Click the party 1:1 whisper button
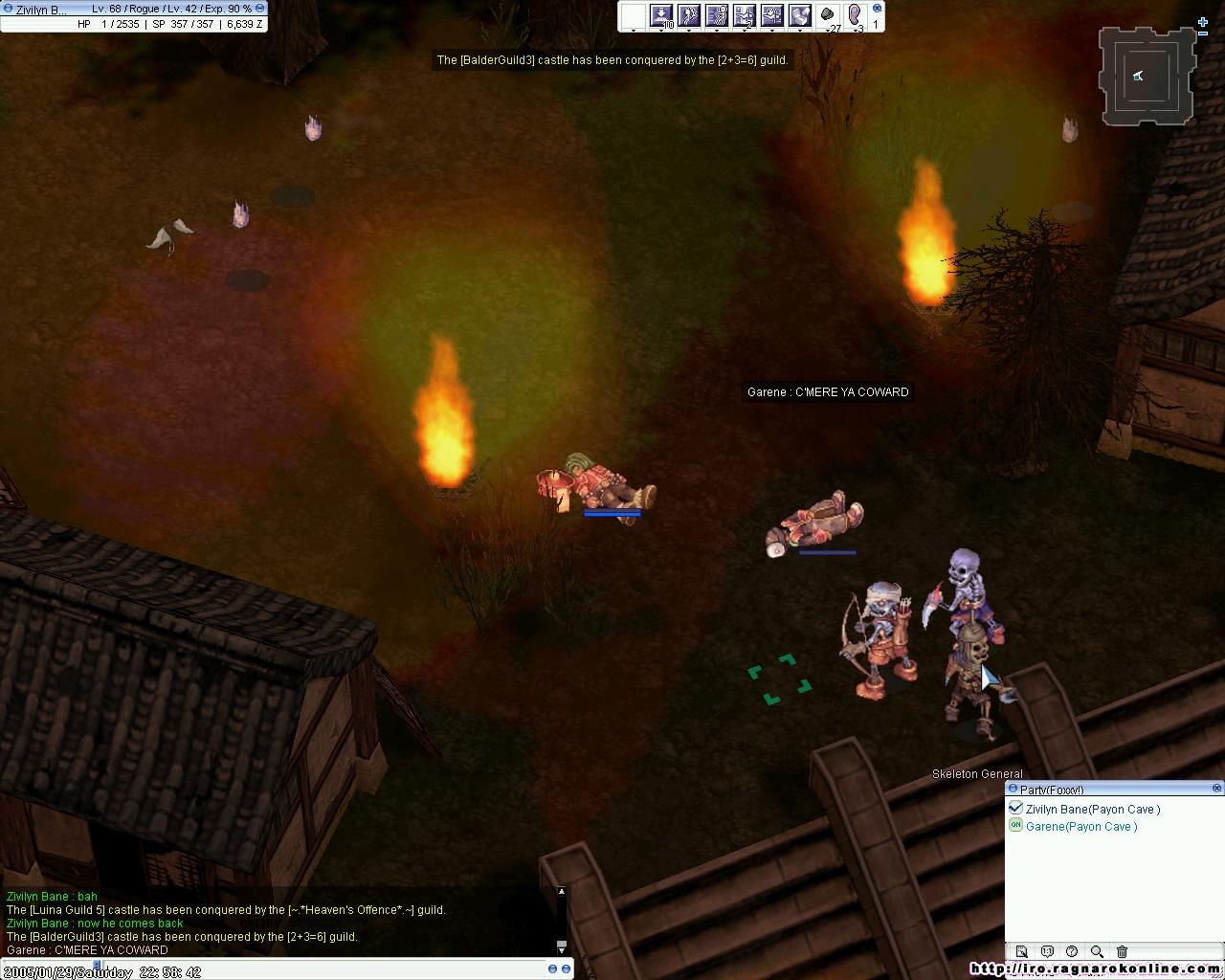This screenshot has width=1225, height=980. (x=1047, y=951)
